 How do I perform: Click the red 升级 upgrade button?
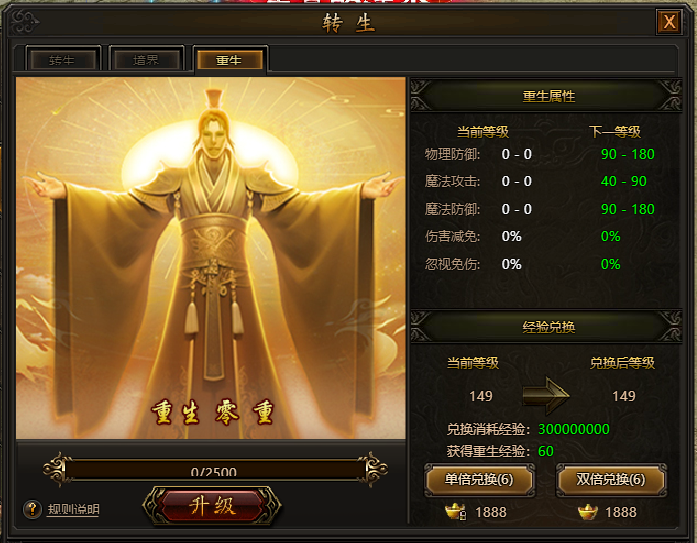click(x=211, y=505)
